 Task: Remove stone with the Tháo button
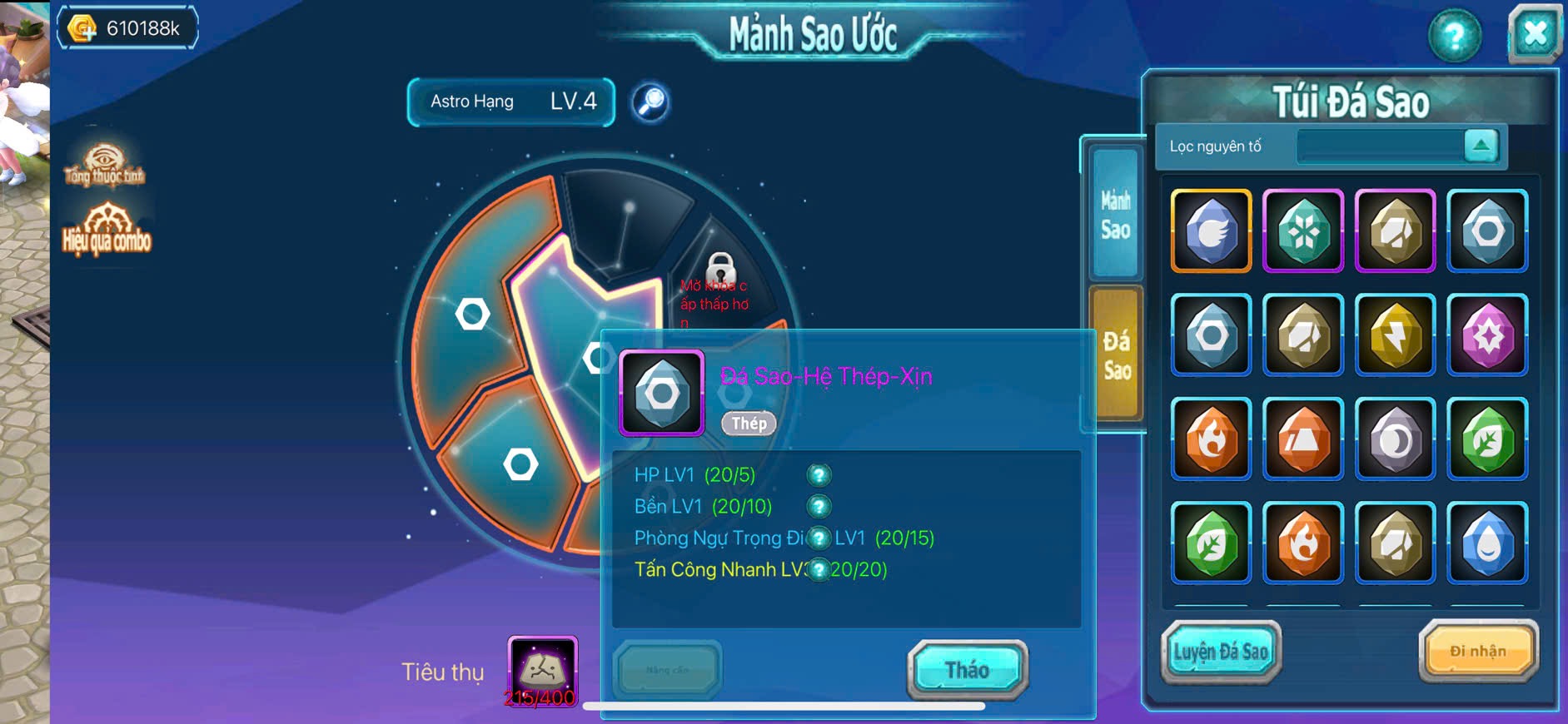tap(967, 670)
